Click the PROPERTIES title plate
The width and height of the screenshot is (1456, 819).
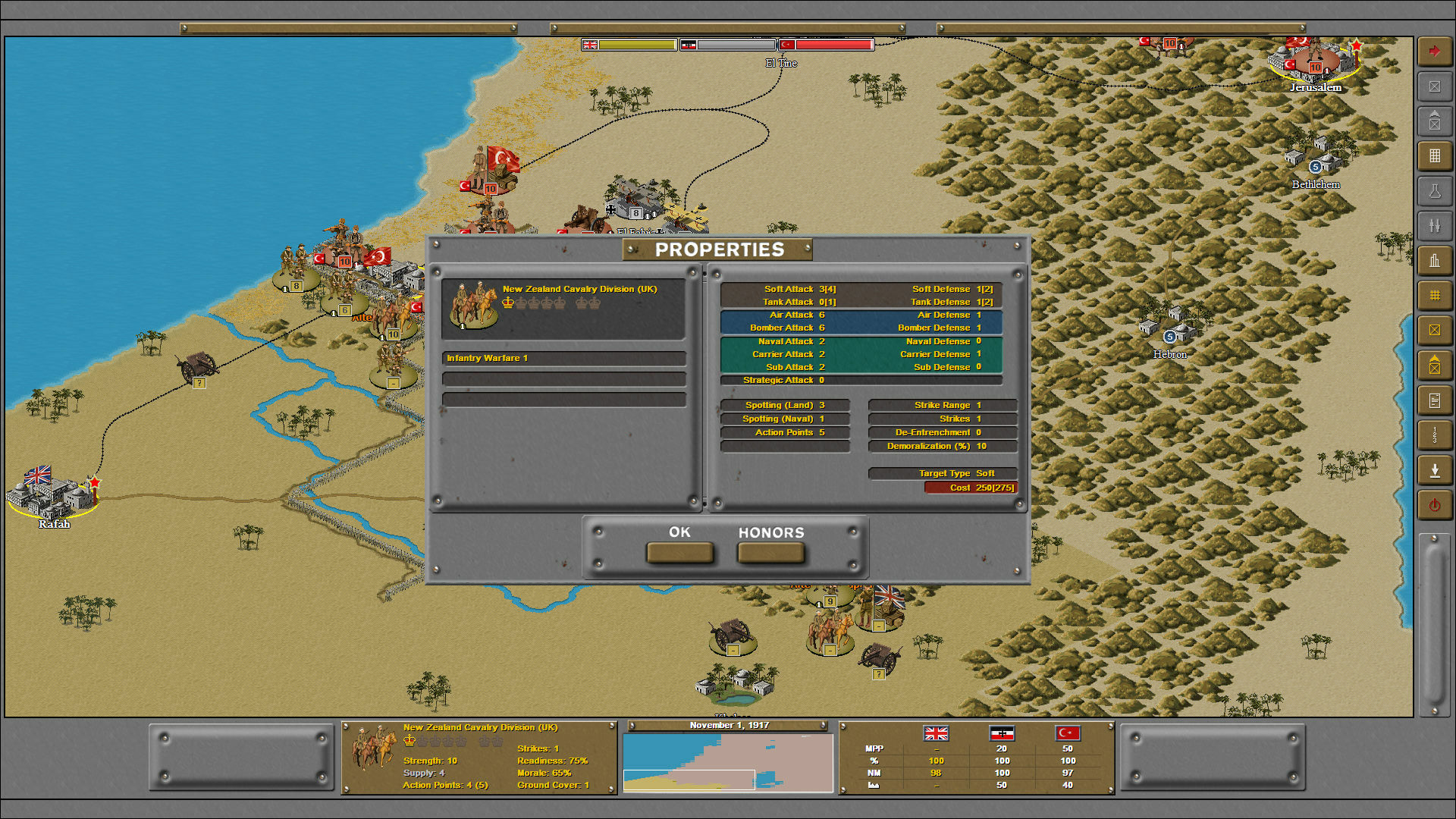[x=721, y=247]
